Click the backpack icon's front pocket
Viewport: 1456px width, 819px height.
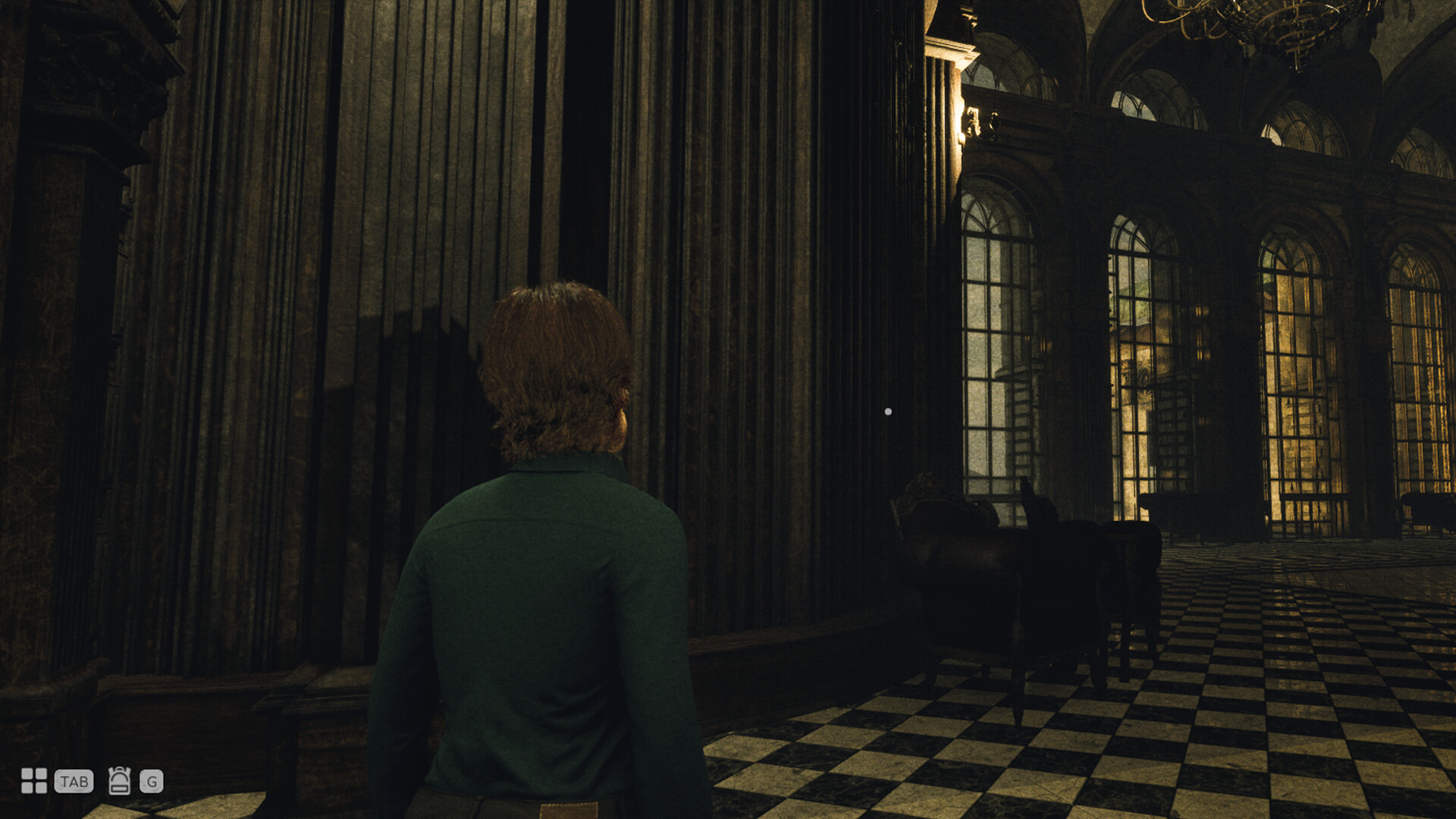pyautogui.click(x=120, y=789)
